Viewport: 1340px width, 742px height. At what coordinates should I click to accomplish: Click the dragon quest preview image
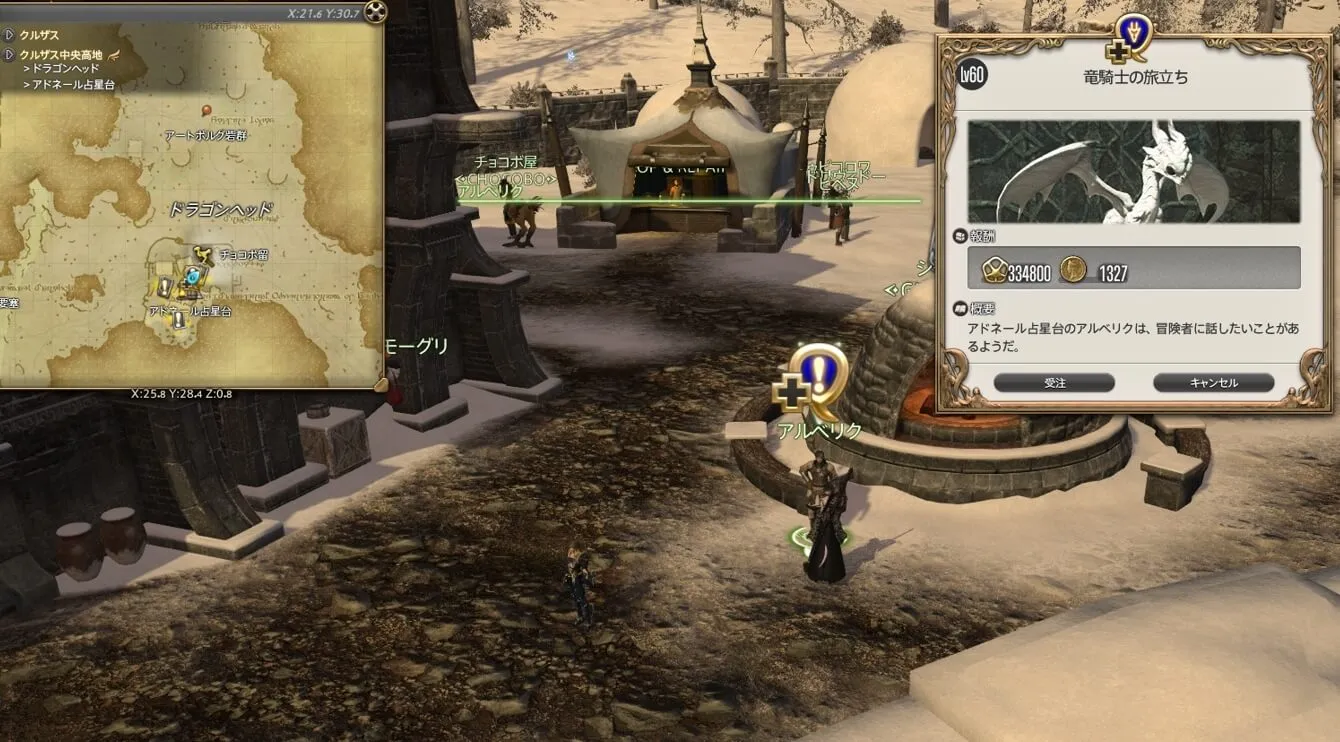(1133, 172)
